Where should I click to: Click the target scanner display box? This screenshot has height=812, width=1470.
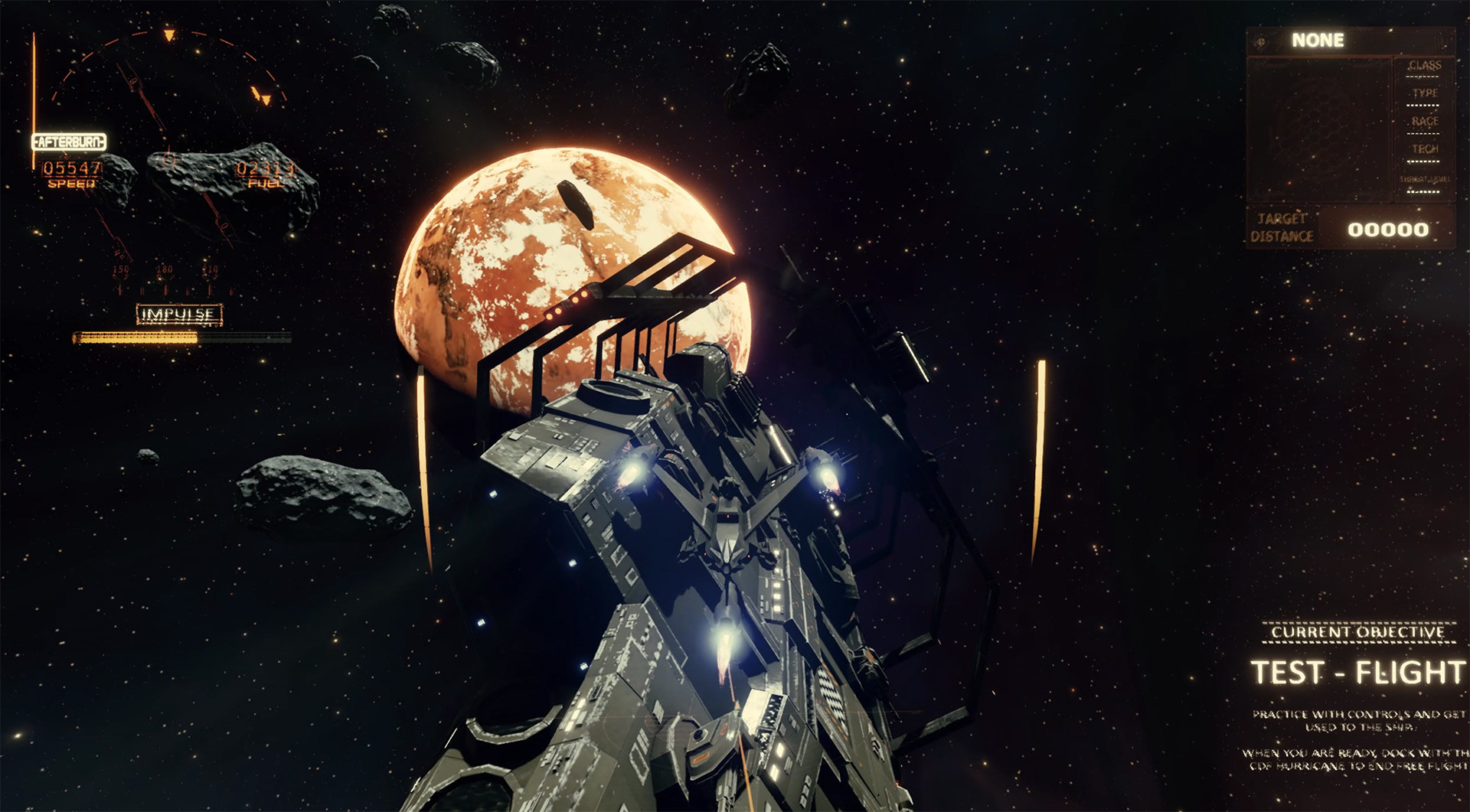click(x=1318, y=128)
